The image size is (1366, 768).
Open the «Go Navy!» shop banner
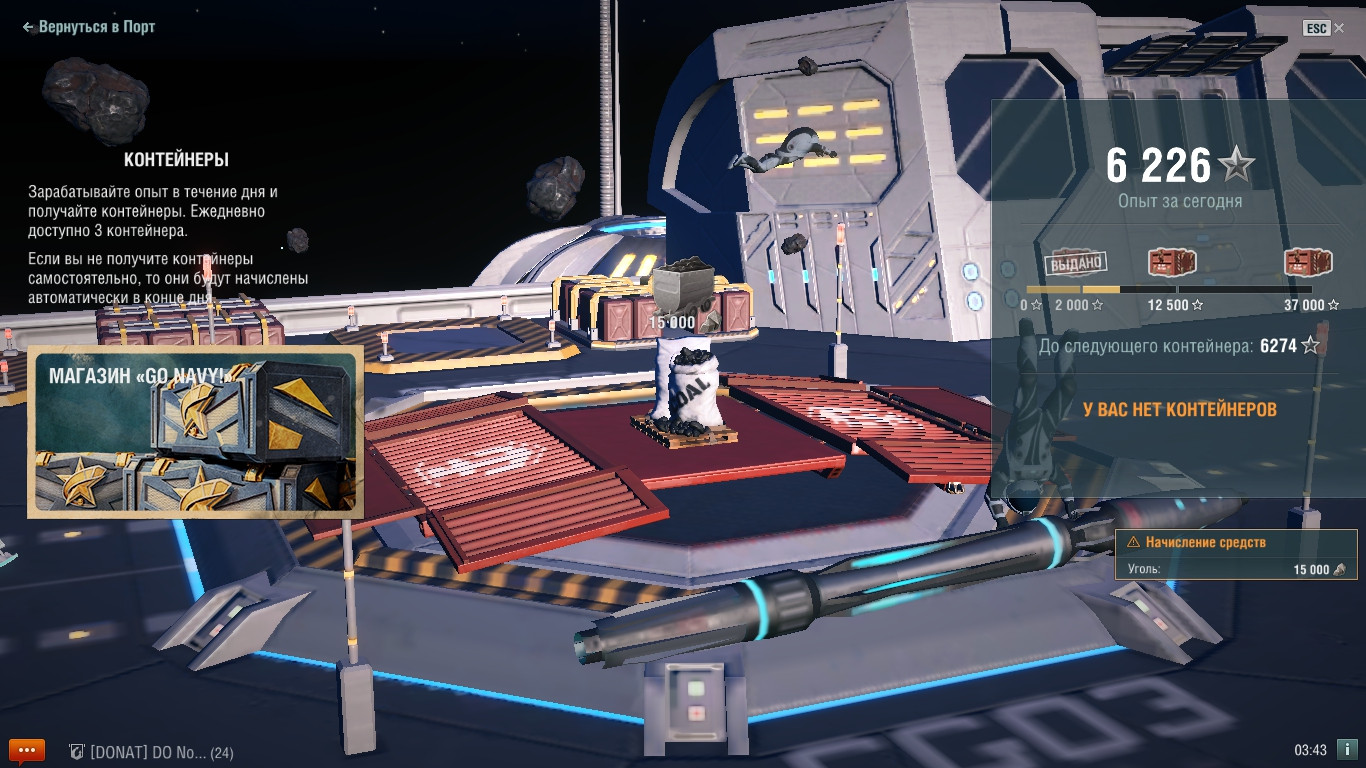click(x=196, y=432)
